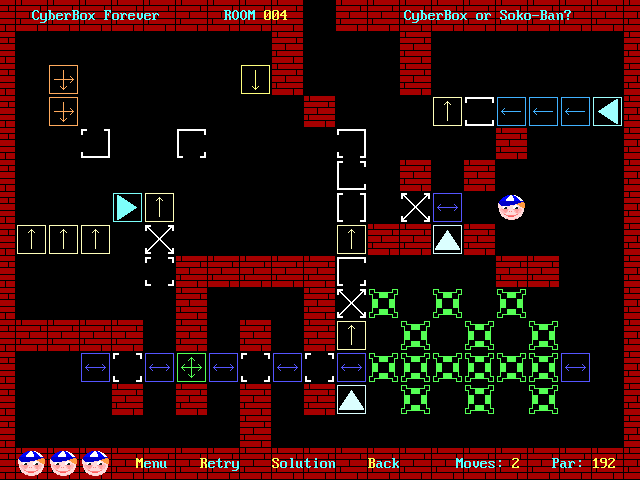Go Back one move
The image size is (640, 480).
pos(383,463)
